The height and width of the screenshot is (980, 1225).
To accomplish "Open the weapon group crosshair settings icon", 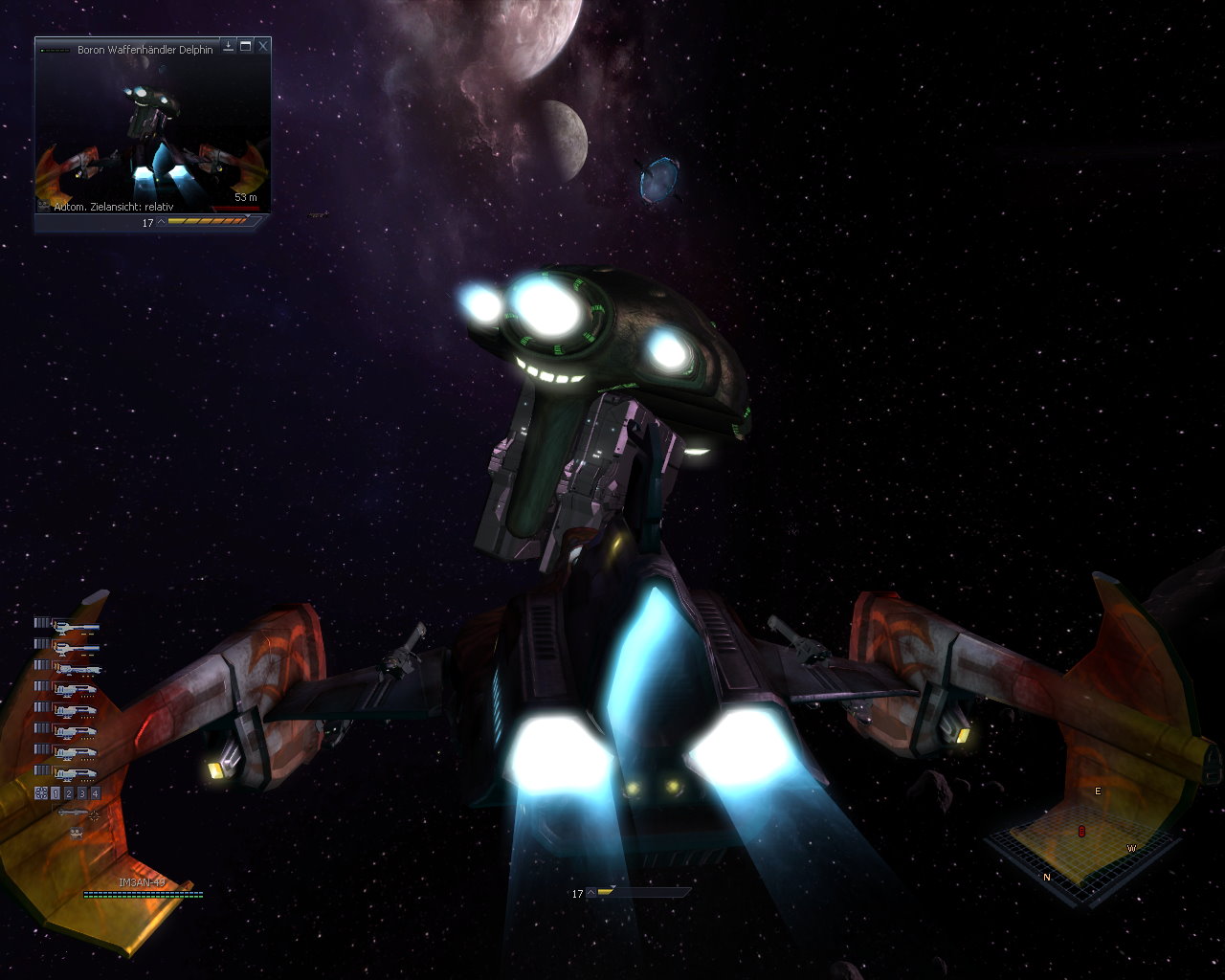I will 41,793.
